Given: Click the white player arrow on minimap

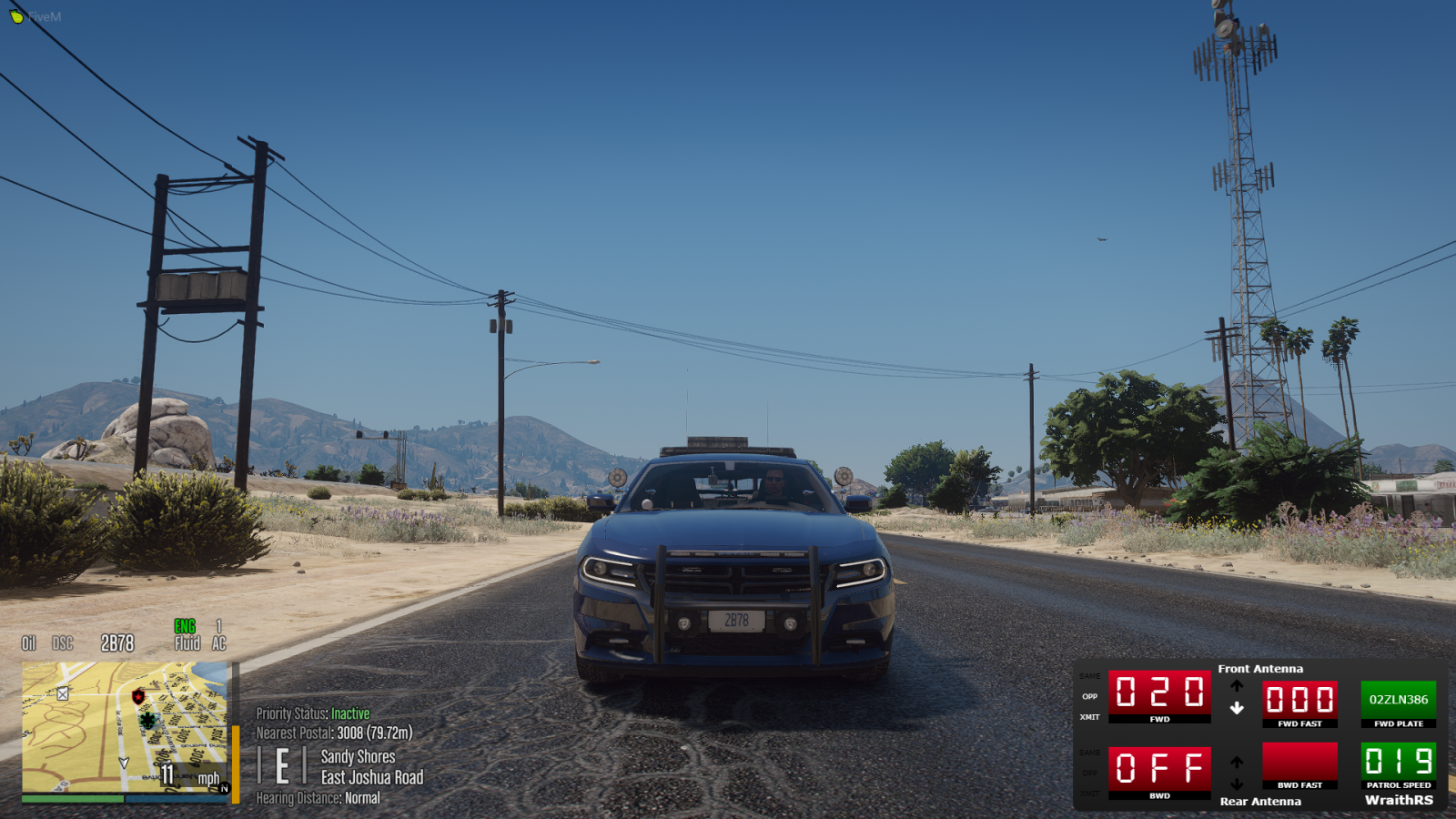Looking at the screenshot, I should [x=124, y=763].
